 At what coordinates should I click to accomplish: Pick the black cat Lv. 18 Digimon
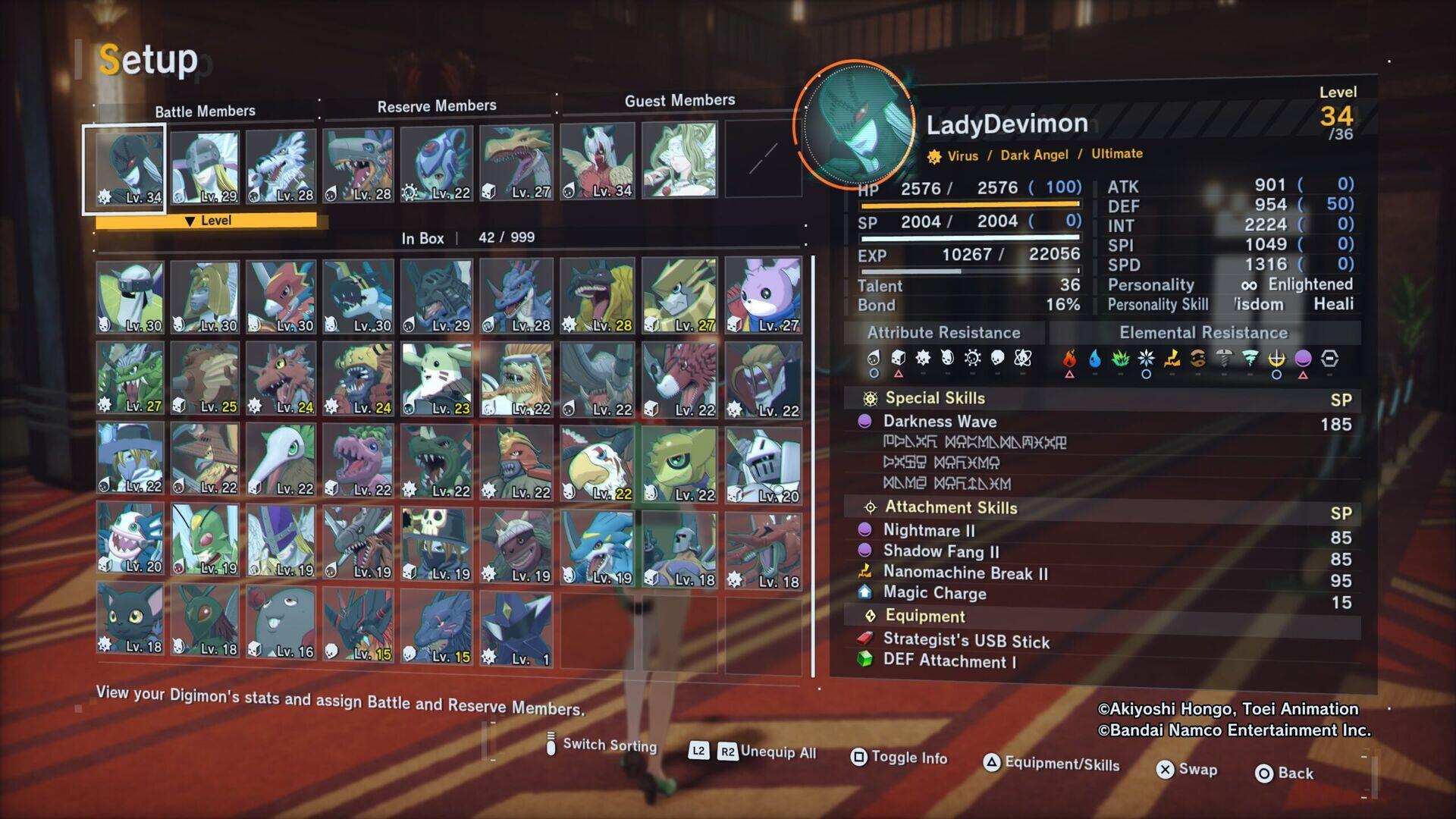tap(130, 618)
